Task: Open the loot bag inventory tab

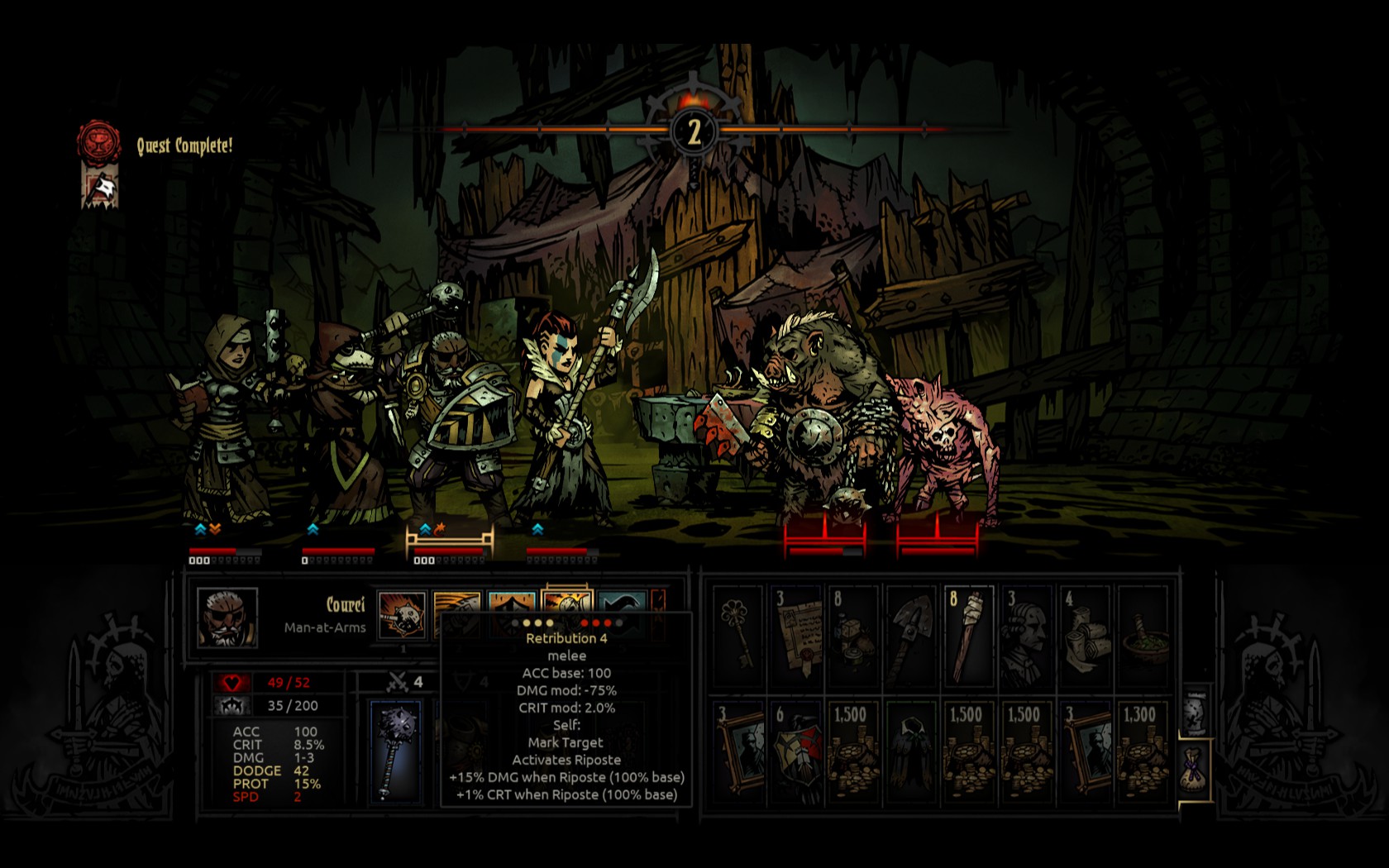Action: pos(1193,770)
